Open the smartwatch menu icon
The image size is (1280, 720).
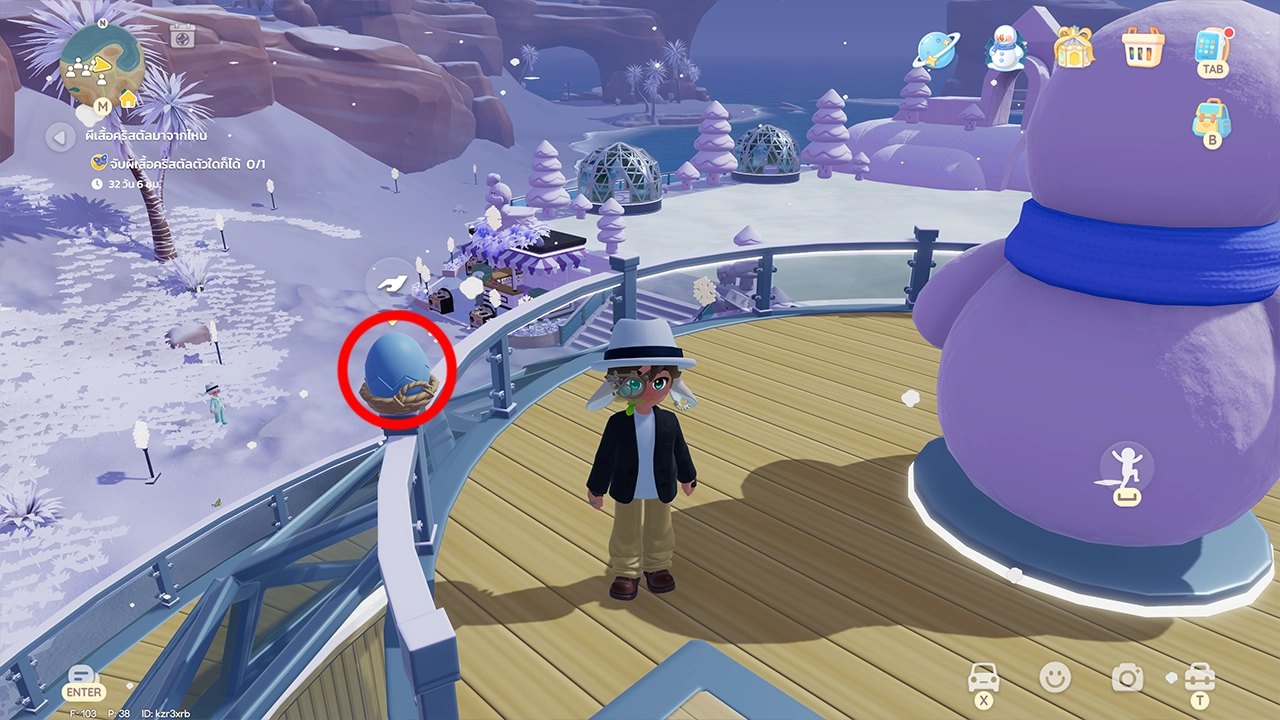1212,46
